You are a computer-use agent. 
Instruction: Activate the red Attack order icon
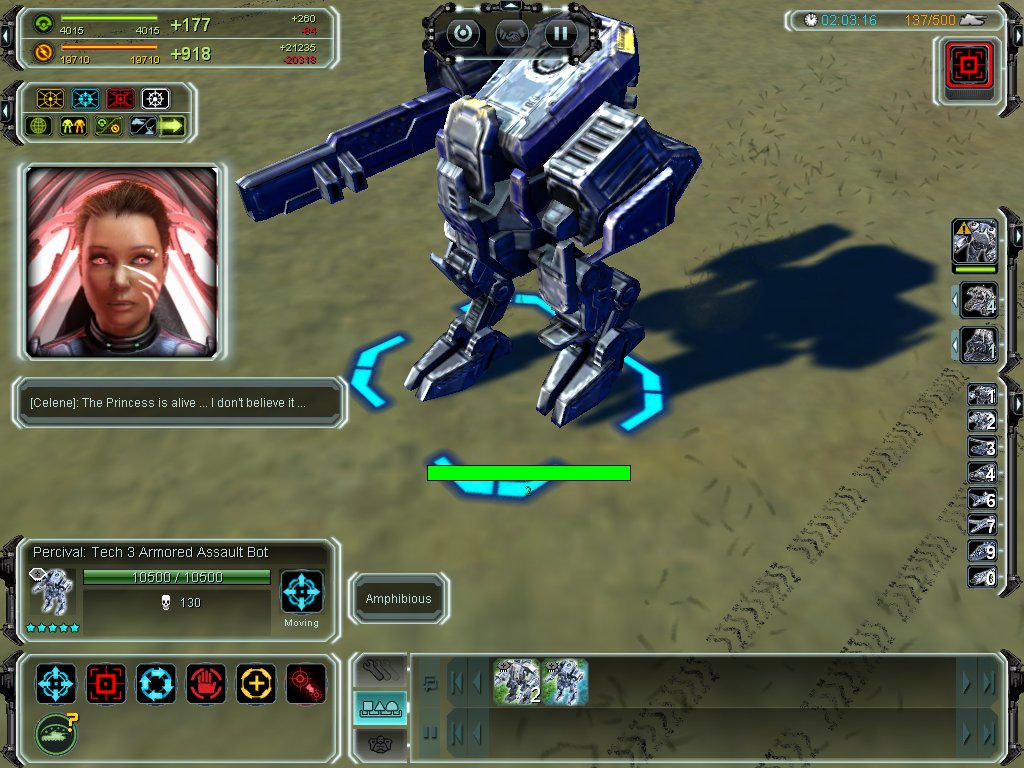tap(106, 683)
